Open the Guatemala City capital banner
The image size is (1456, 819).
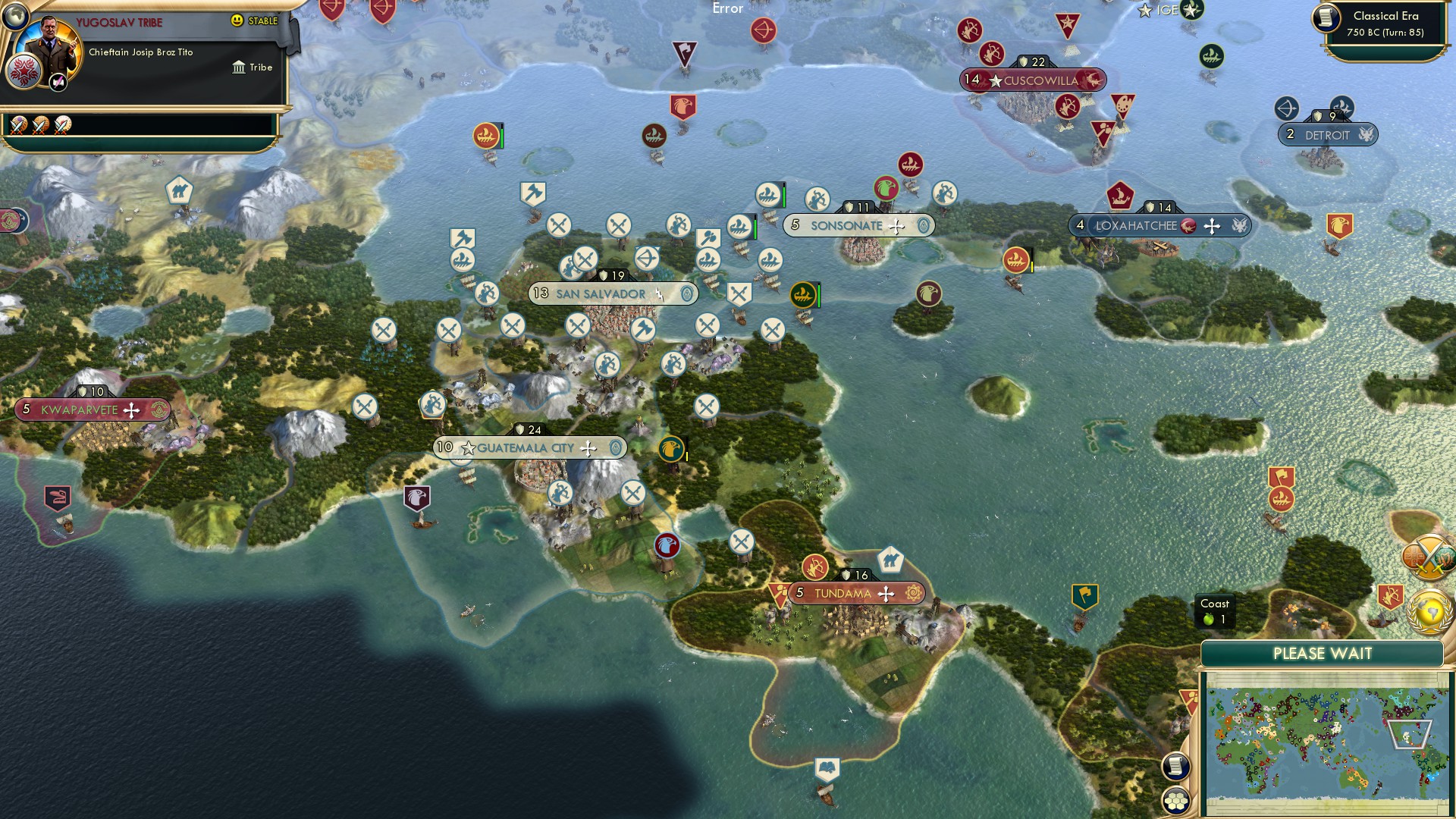[531, 447]
